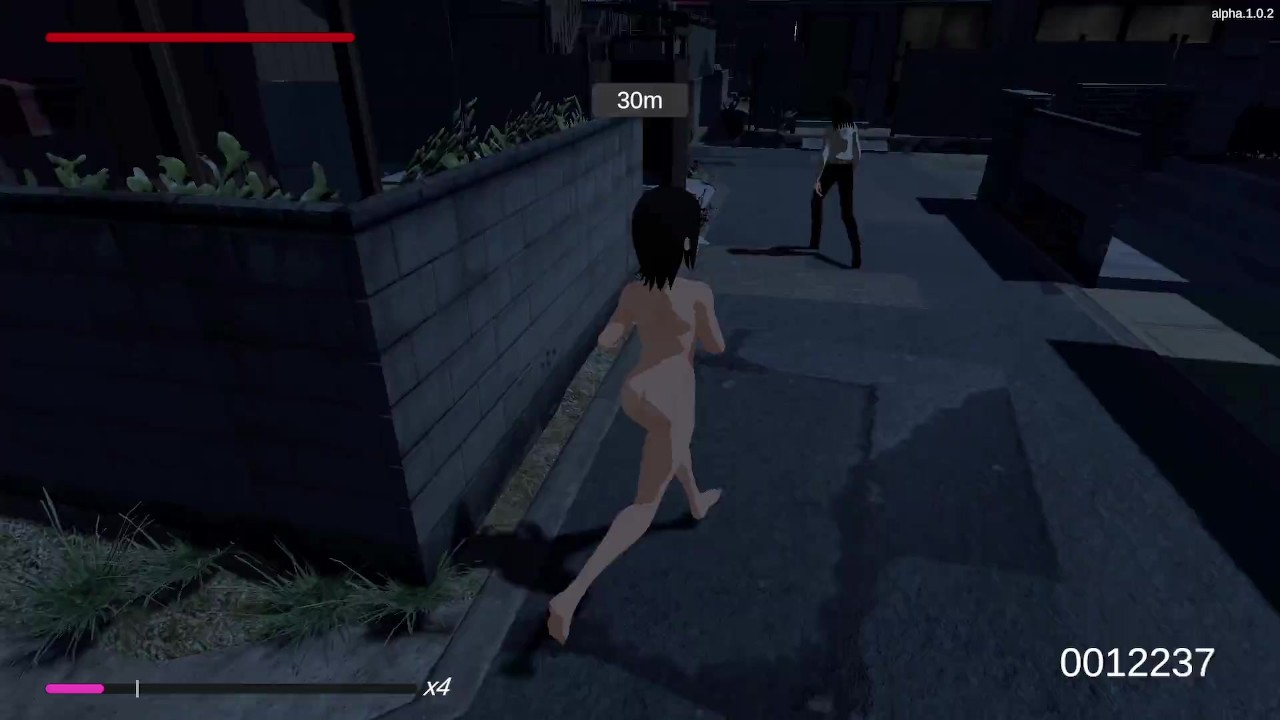Click the pink stamina fill segment
Viewport: 1280px width, 720px height.
(74, 688)
